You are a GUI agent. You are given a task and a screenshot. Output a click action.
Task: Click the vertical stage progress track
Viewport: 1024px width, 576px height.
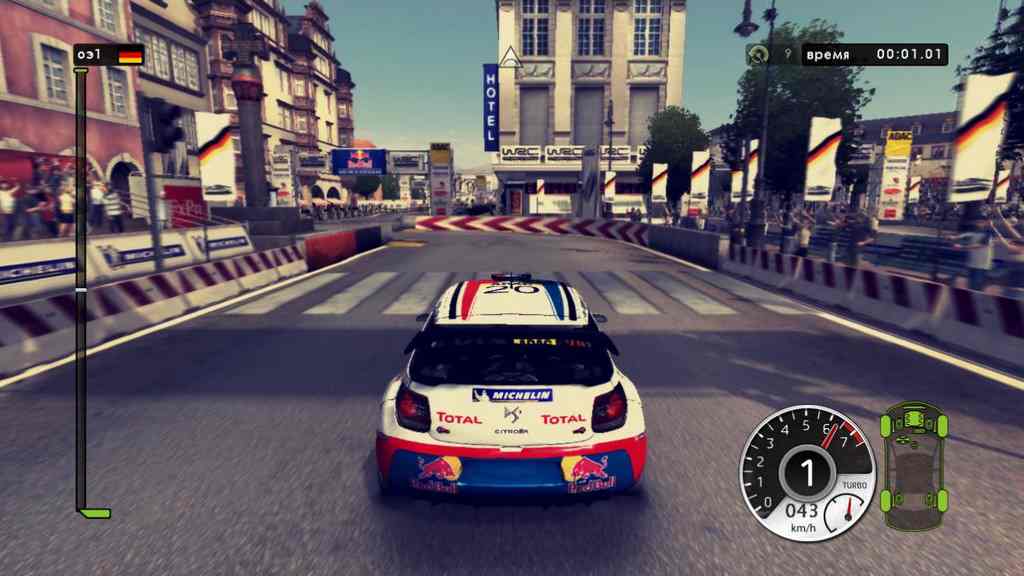pyautogui.click(x=81, y=290)
